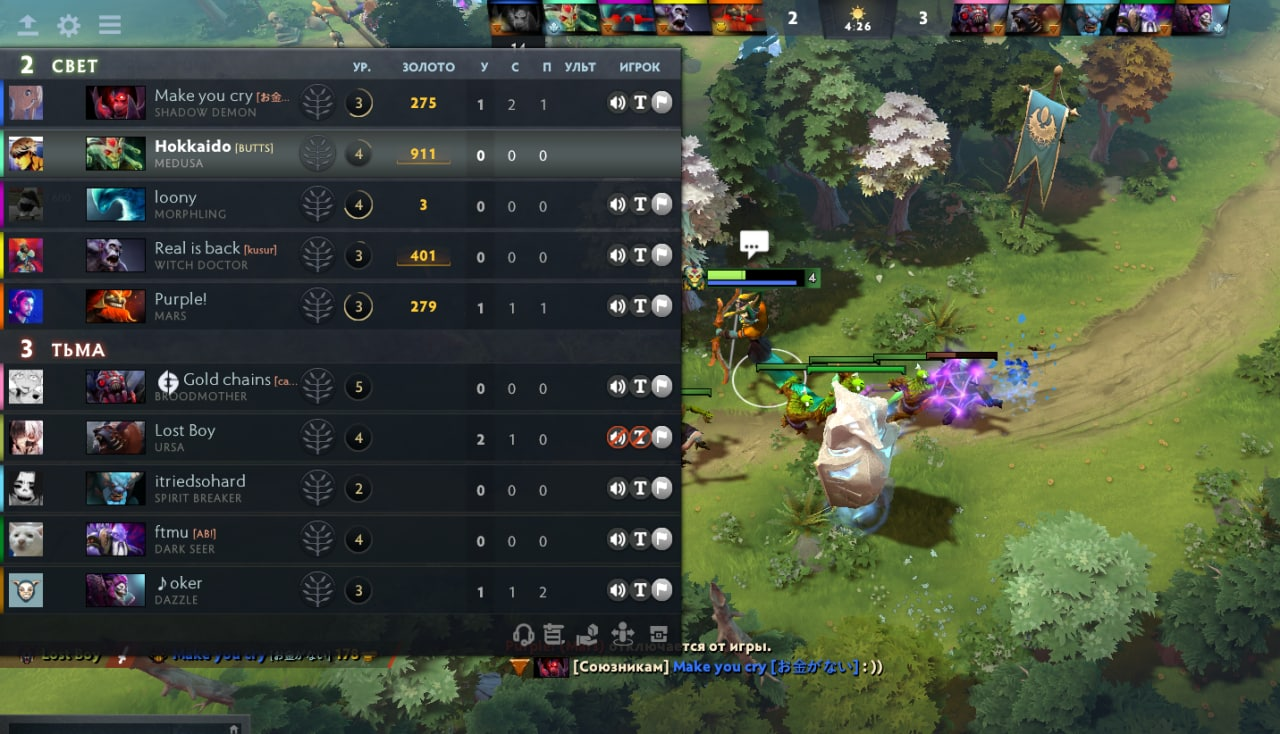
Task: Mute voice for Make you cry
Action: pos(617,103)
